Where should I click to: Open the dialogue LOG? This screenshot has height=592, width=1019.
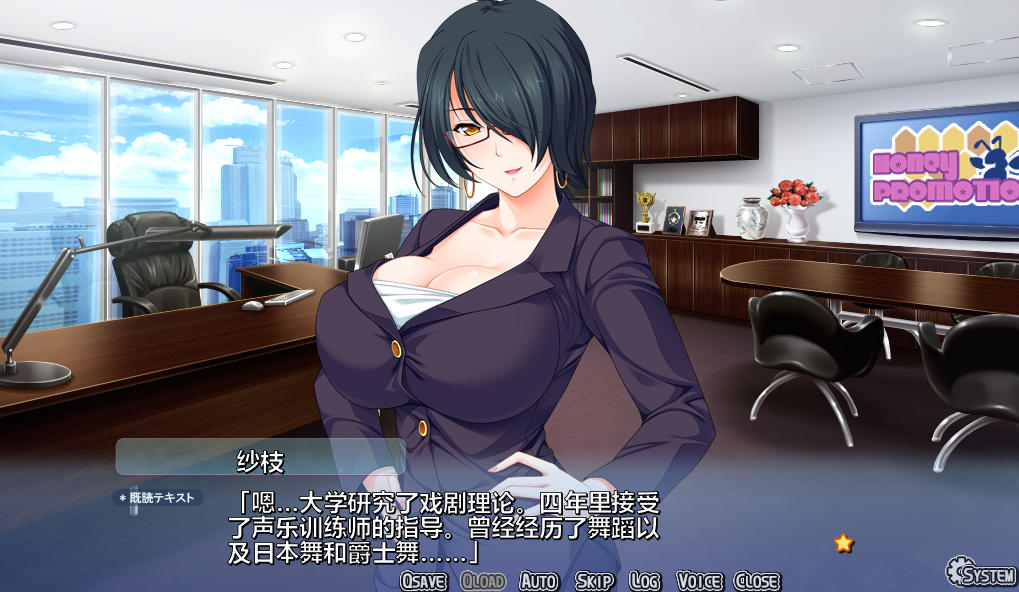[645, 581]
